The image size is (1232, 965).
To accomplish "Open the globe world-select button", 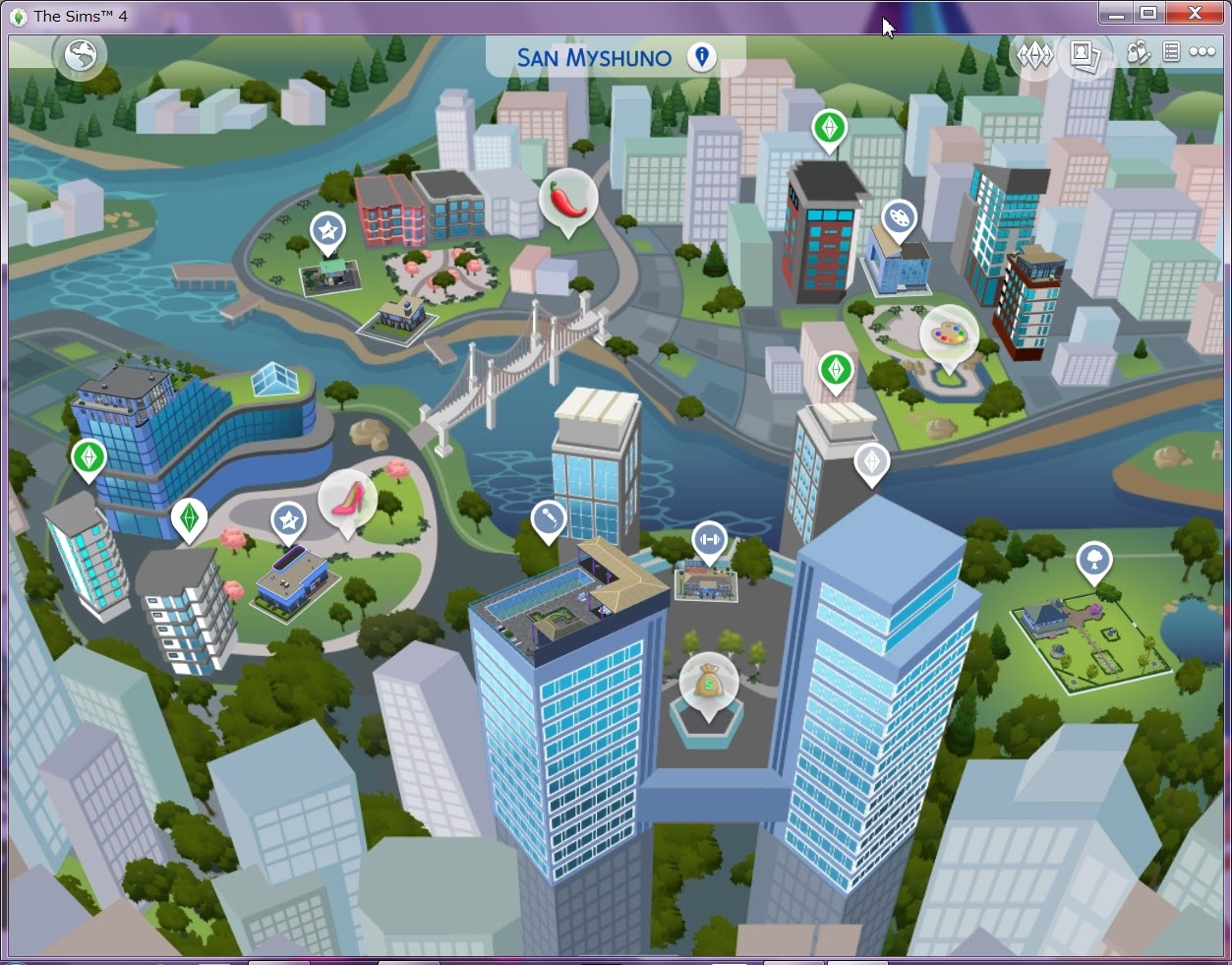I will coord(81,56).
